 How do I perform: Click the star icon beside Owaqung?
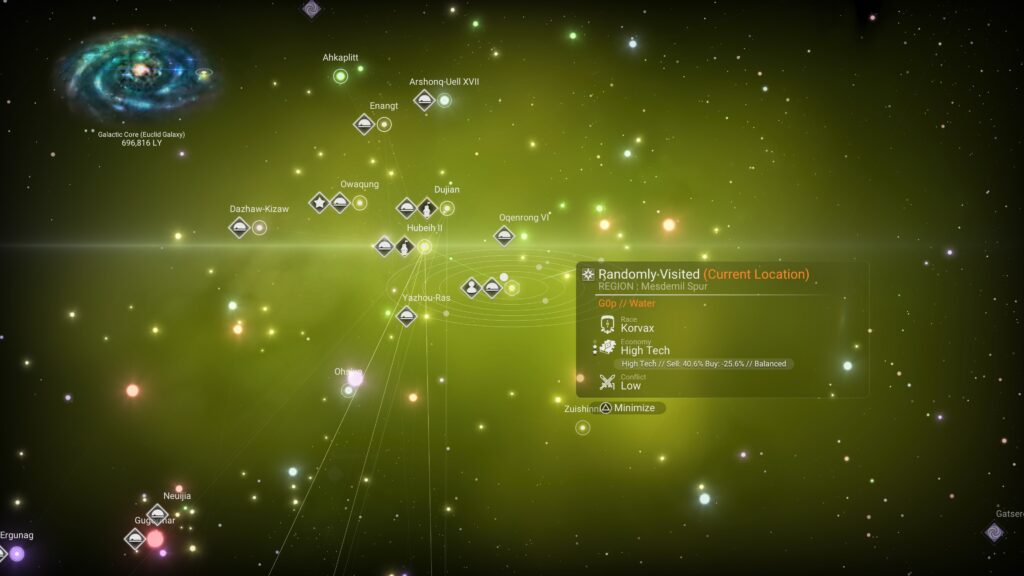319,203
